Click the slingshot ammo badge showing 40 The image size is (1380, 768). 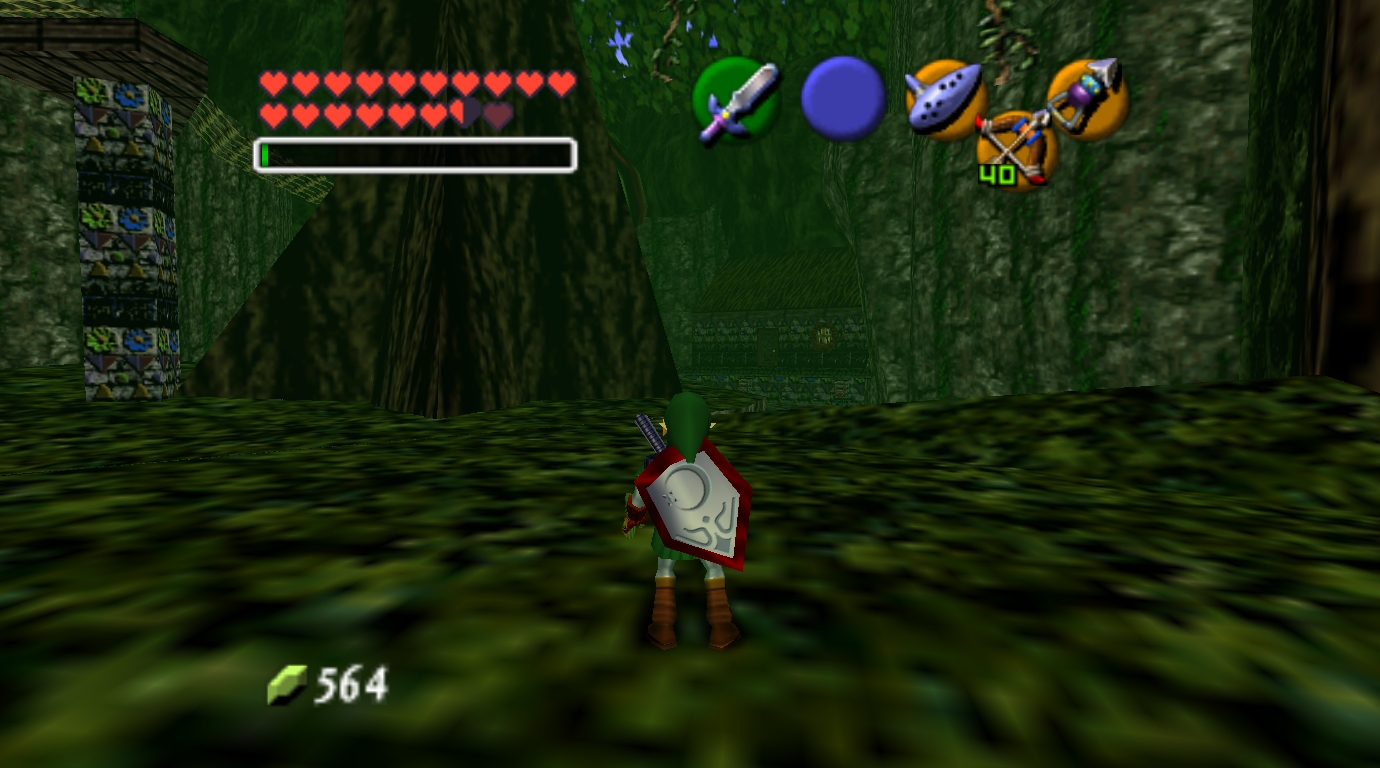pyautogui.click(x=997, y=175)
